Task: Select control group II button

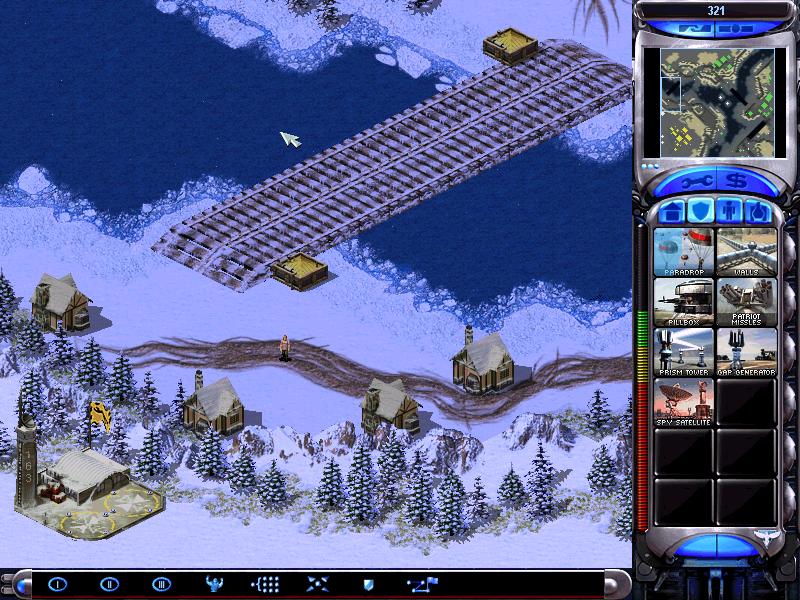Action: [109, 584]
